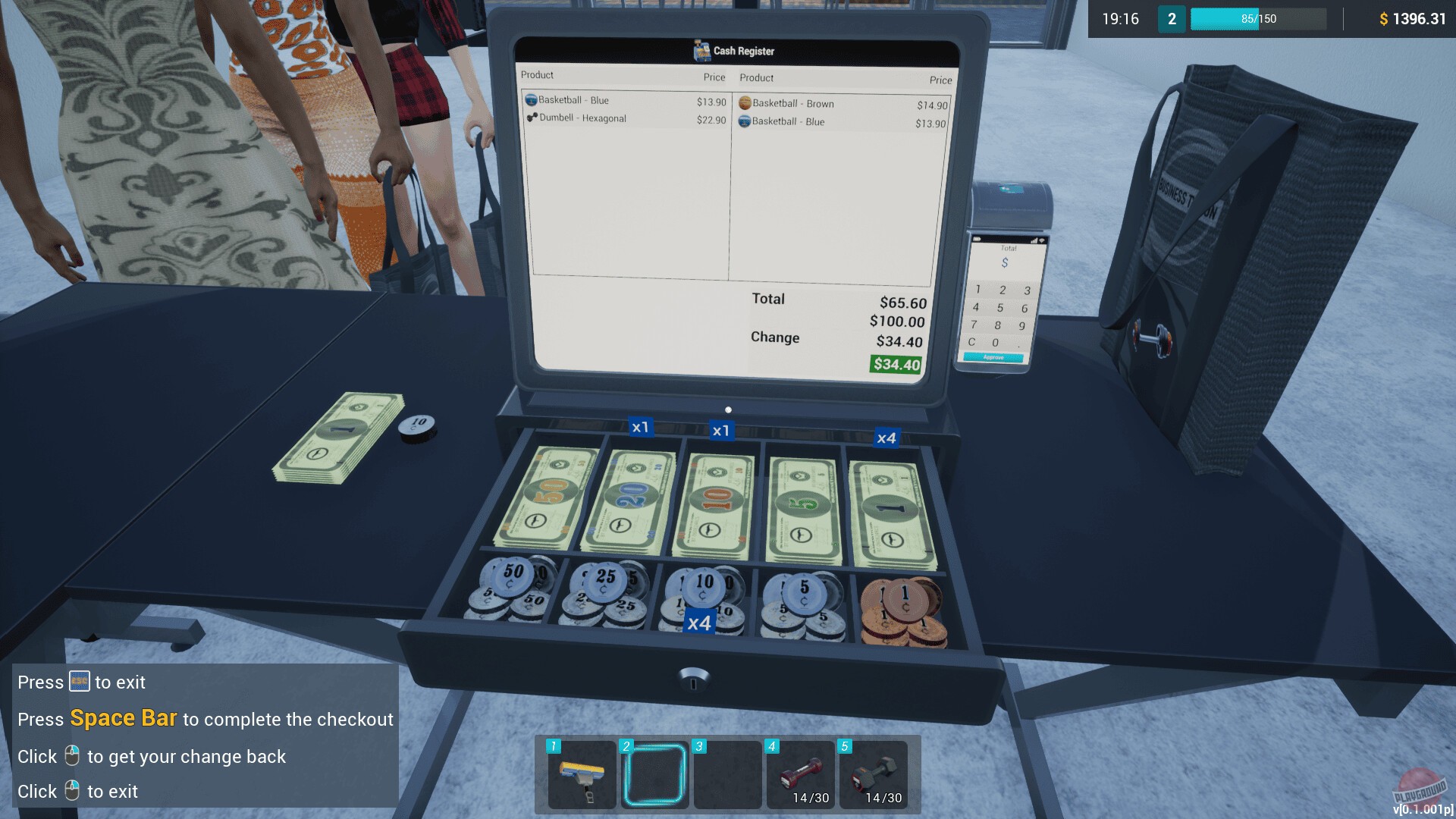Click the 85/150 customer progress bar
The image size is (1456, 819).
[1258, 19]
